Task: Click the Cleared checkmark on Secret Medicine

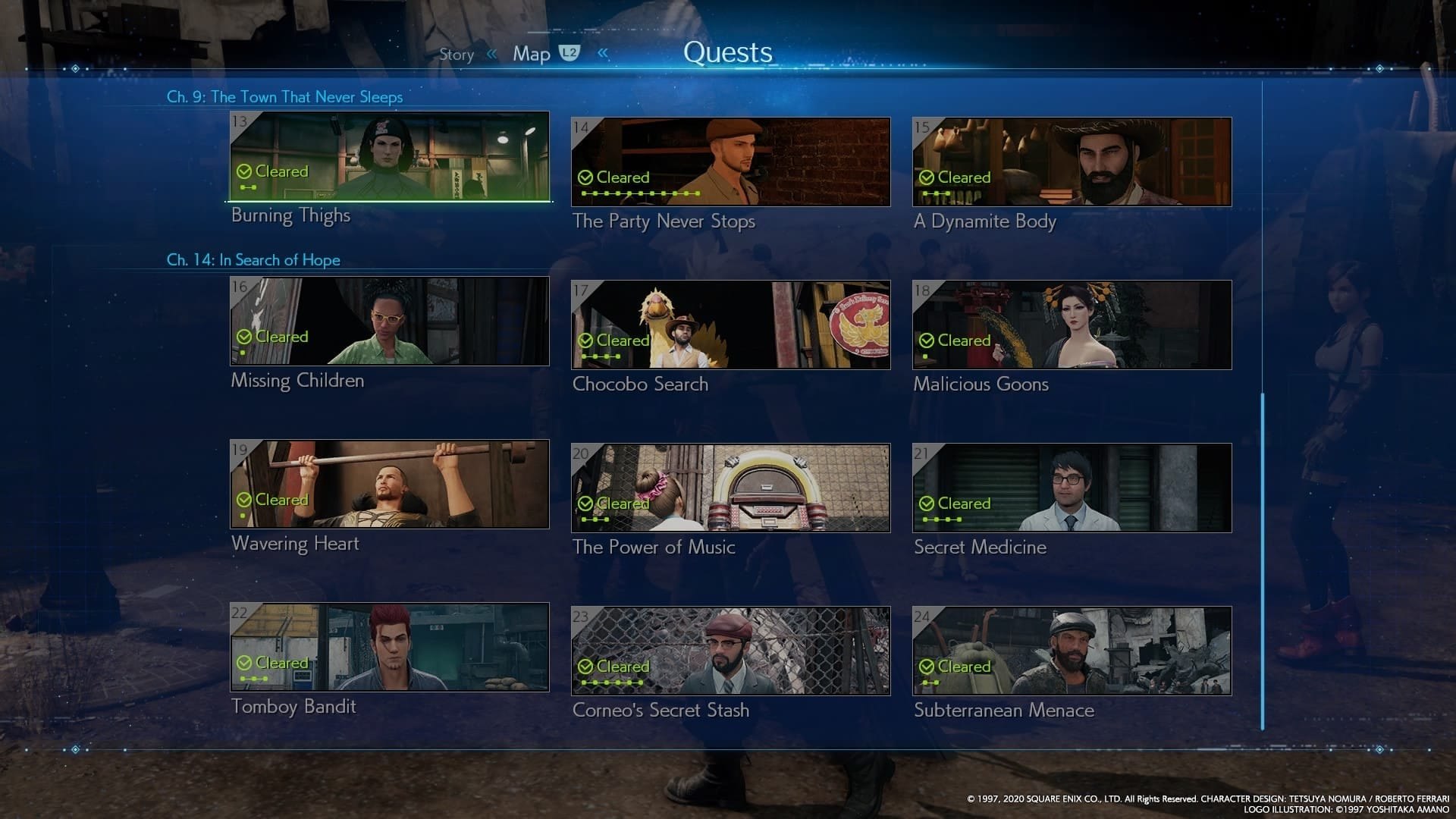Action: [x=927, y=503]
